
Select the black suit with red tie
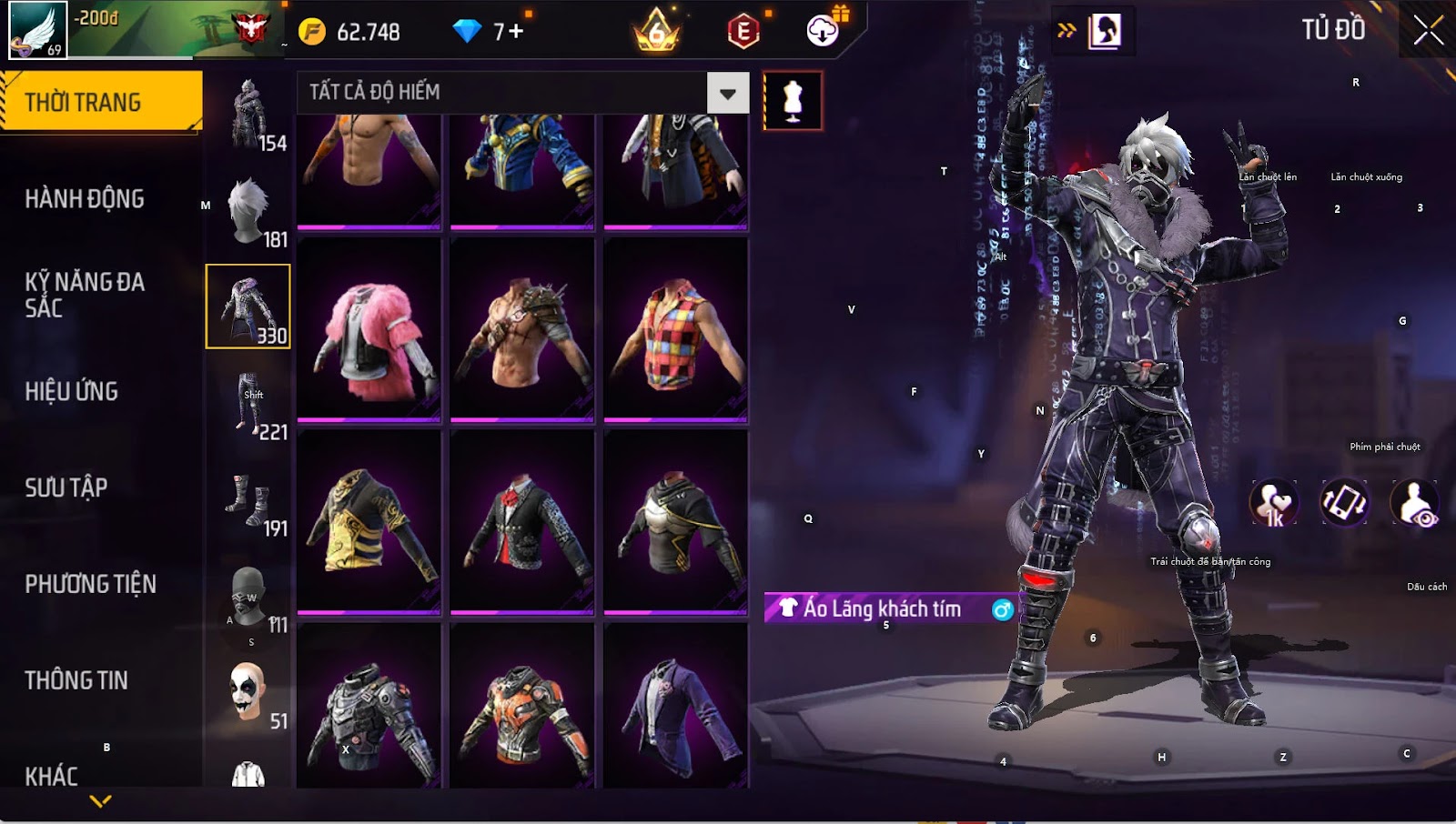click(x=522, y=523)
